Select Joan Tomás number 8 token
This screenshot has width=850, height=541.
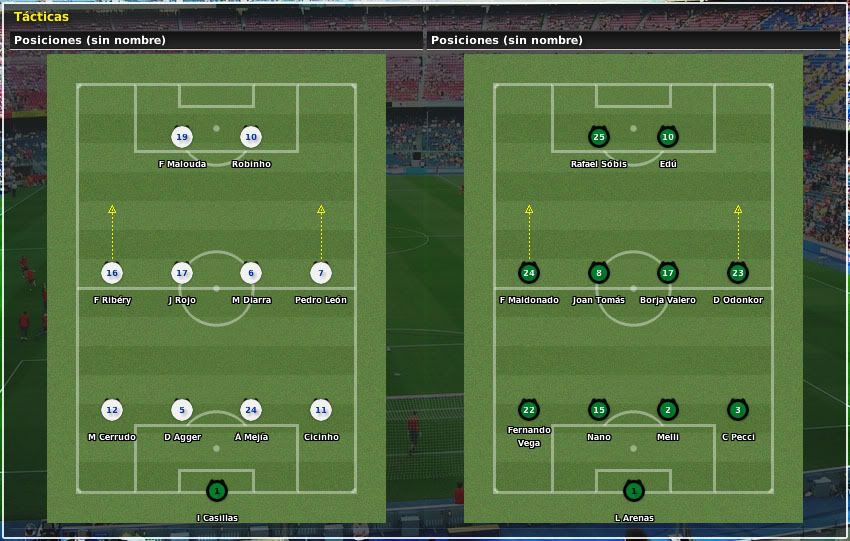tap(599, 273)
